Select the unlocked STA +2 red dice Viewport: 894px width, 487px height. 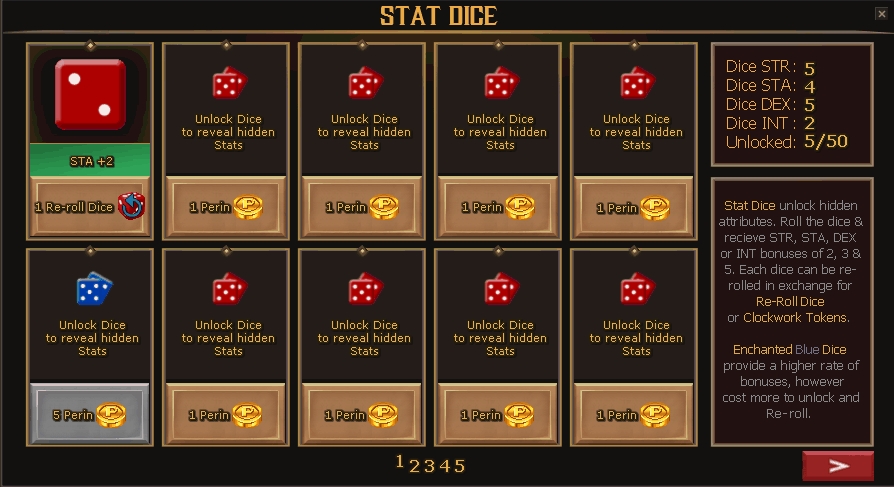point(90,95)
